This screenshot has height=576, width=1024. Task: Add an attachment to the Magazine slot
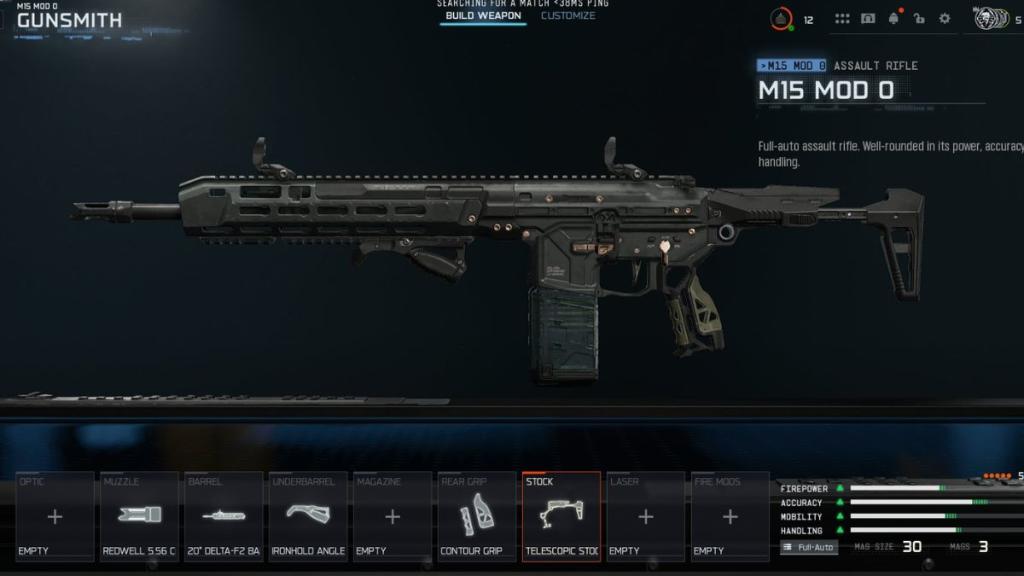pyautogui.click(x=392, y=516)
